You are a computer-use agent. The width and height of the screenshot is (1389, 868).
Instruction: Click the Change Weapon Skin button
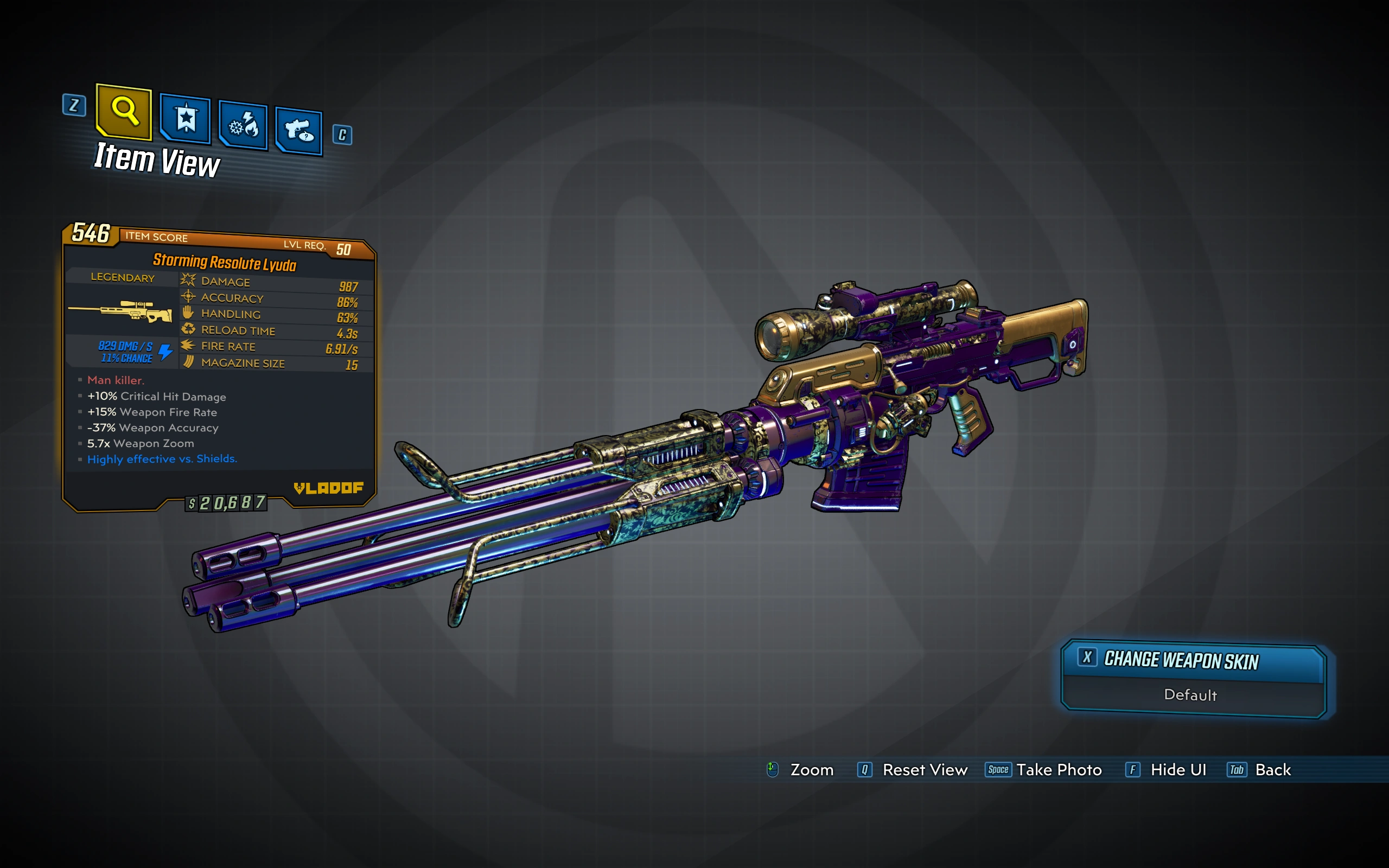1192,661
